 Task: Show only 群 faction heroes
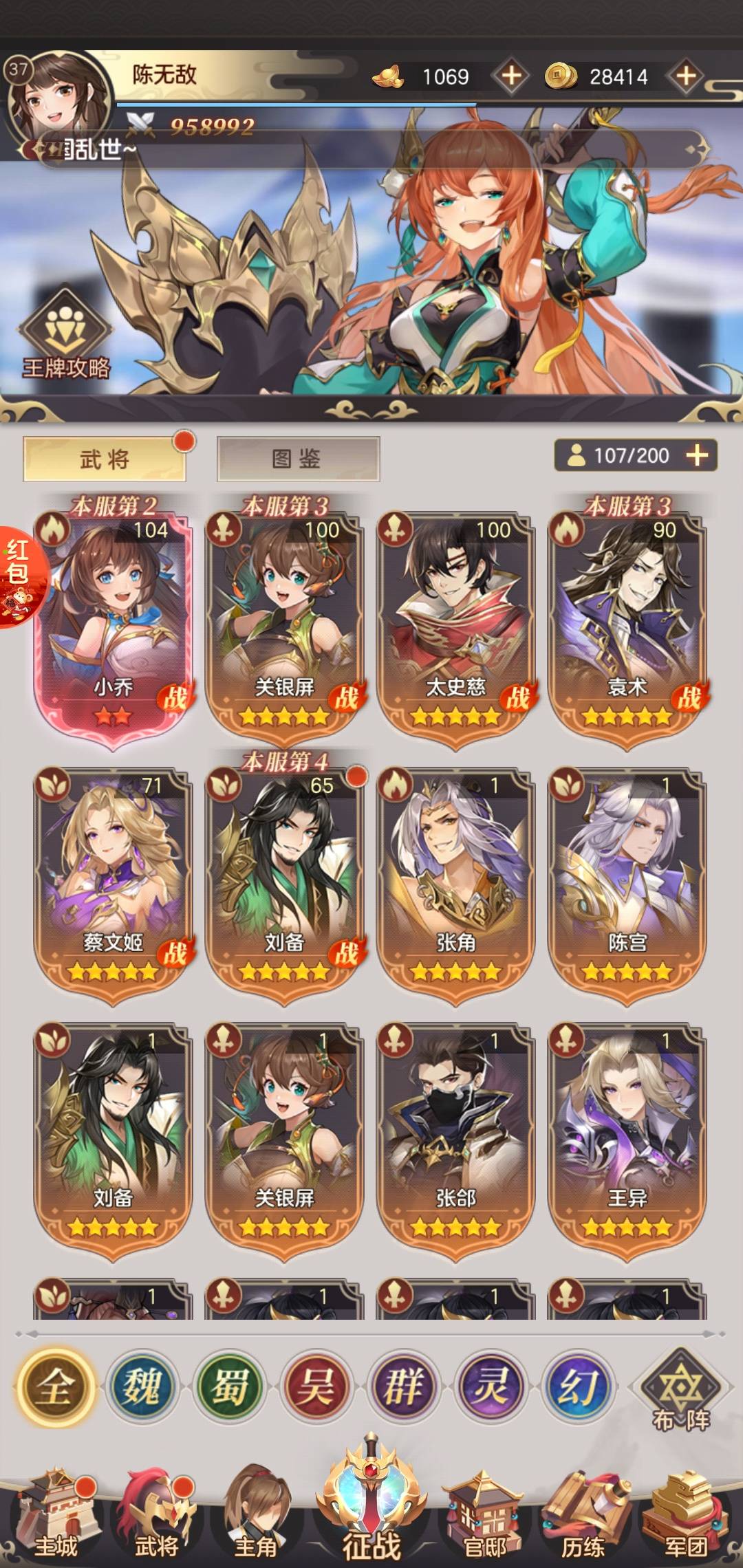(x=403, y=1386)
